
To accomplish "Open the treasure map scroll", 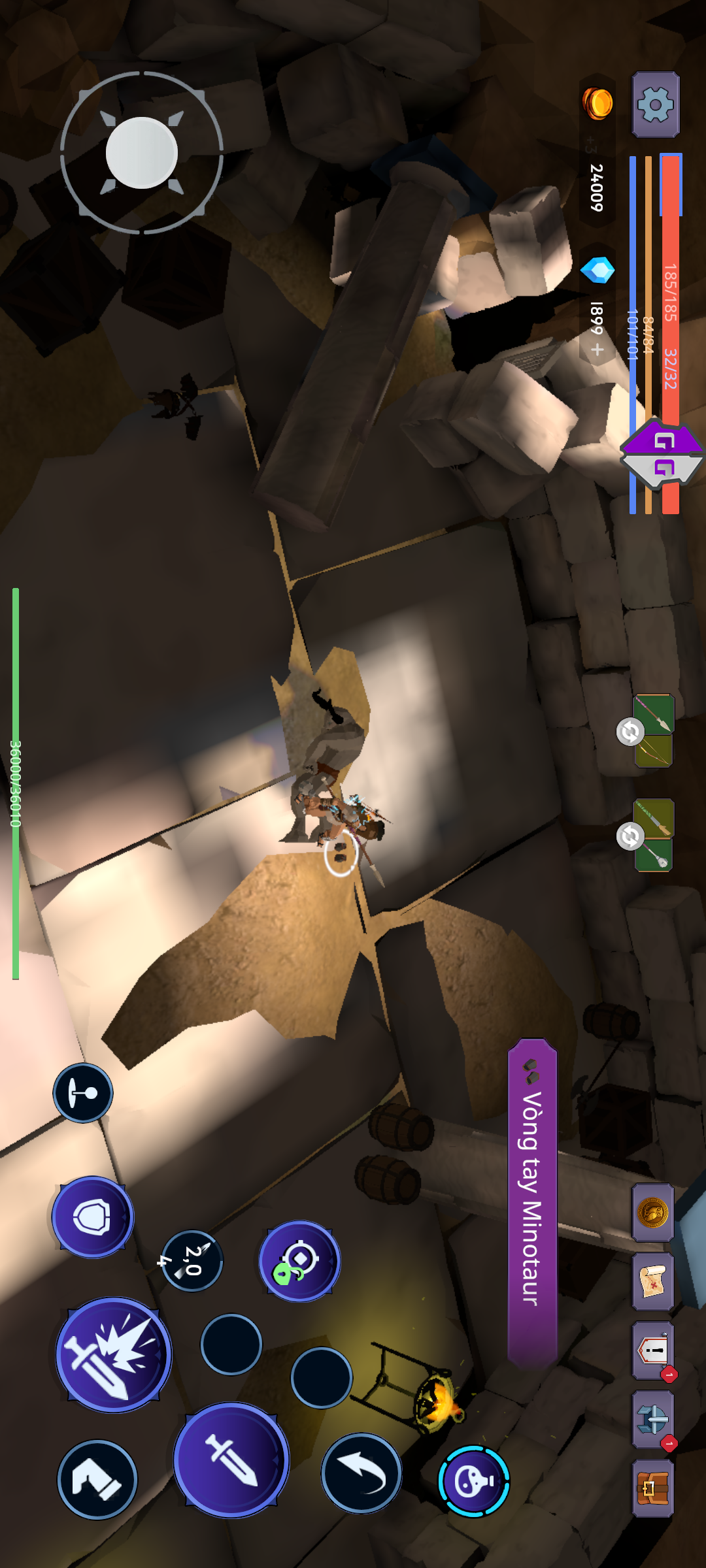I will (x=652, y=1282).
